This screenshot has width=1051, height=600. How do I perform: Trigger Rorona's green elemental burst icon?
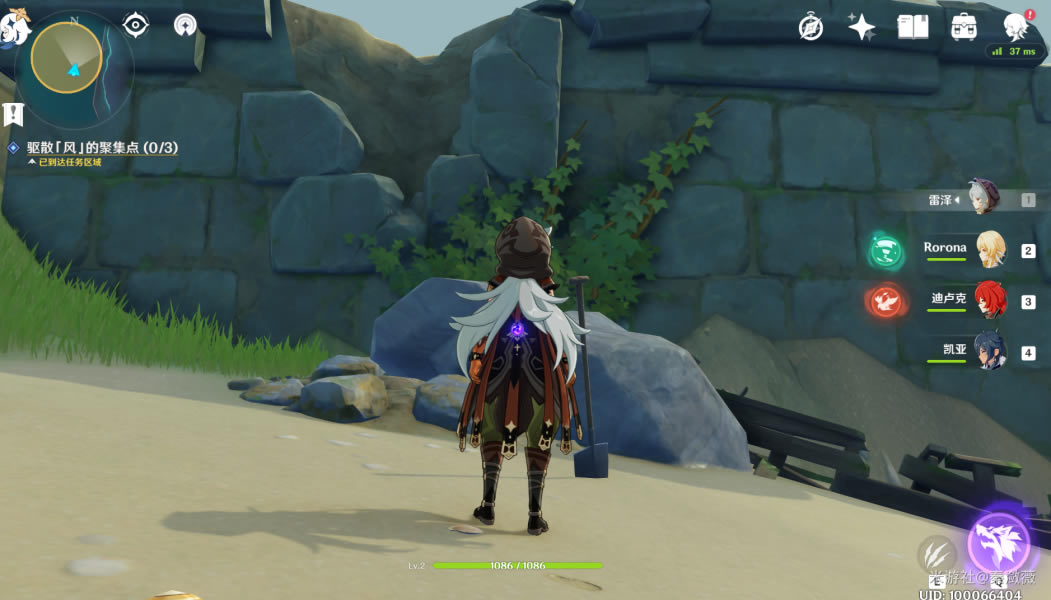(886, 250)
